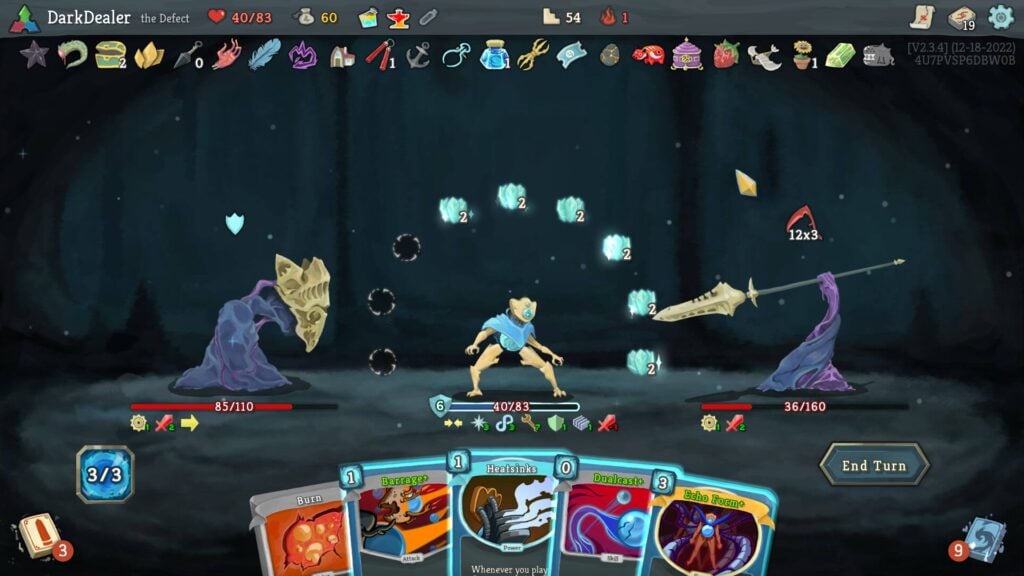Open the settings gear
1024x576 pixels.
pyautogui.click(x=1001, y=17)
